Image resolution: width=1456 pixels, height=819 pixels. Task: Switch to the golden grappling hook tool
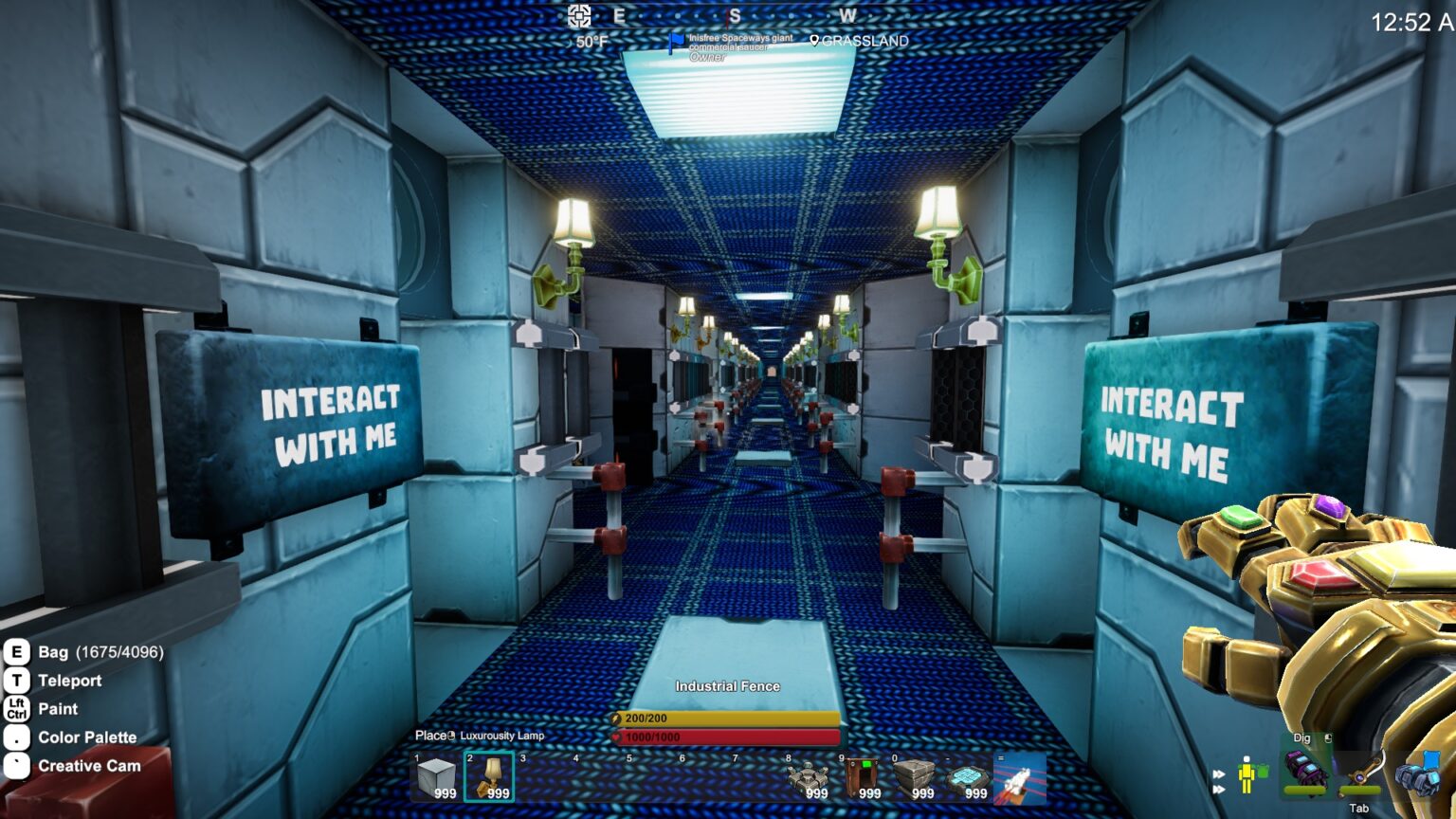point(1361,773)
